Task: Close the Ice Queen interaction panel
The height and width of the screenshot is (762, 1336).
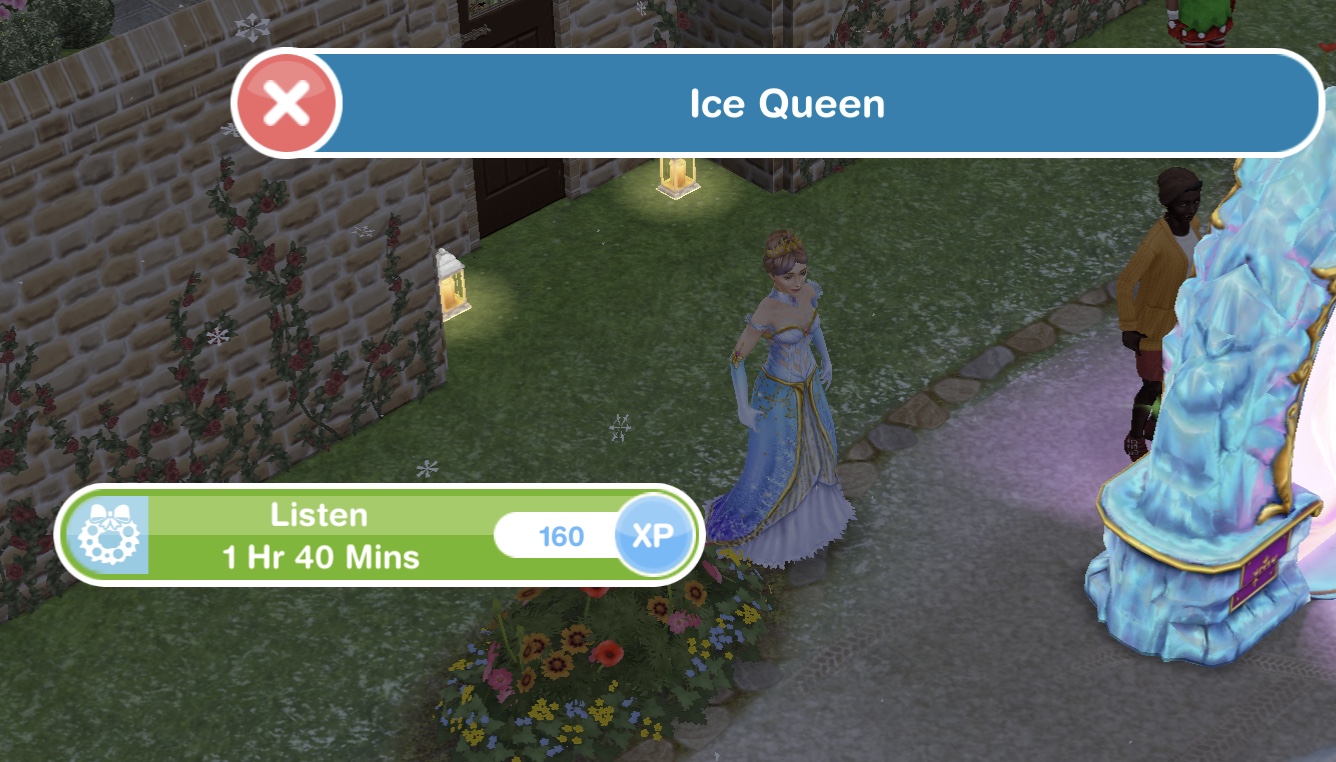Action: pyautogui.click(x=287, y=104)
